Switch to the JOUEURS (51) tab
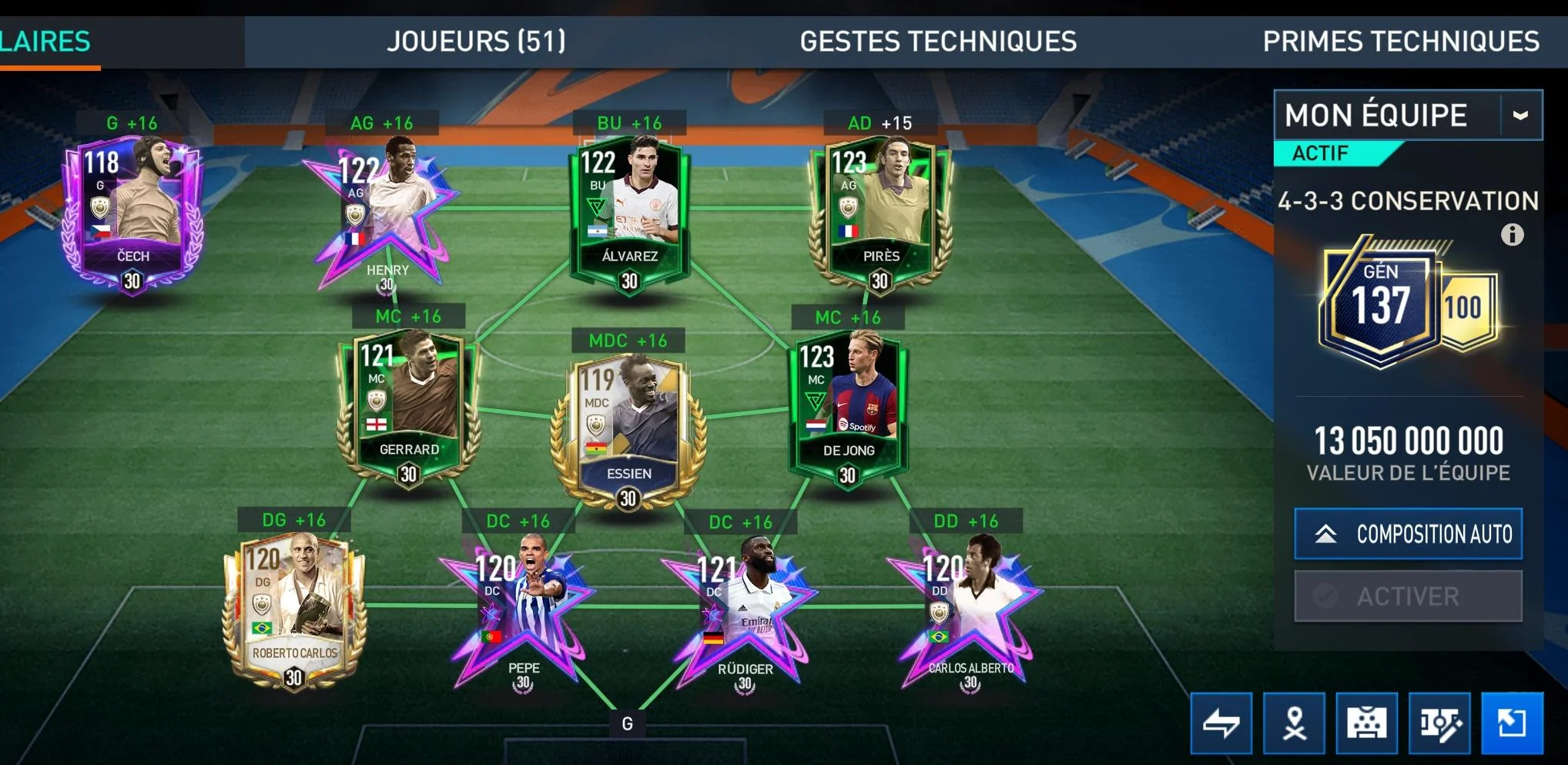 click(x=477, y=40)
